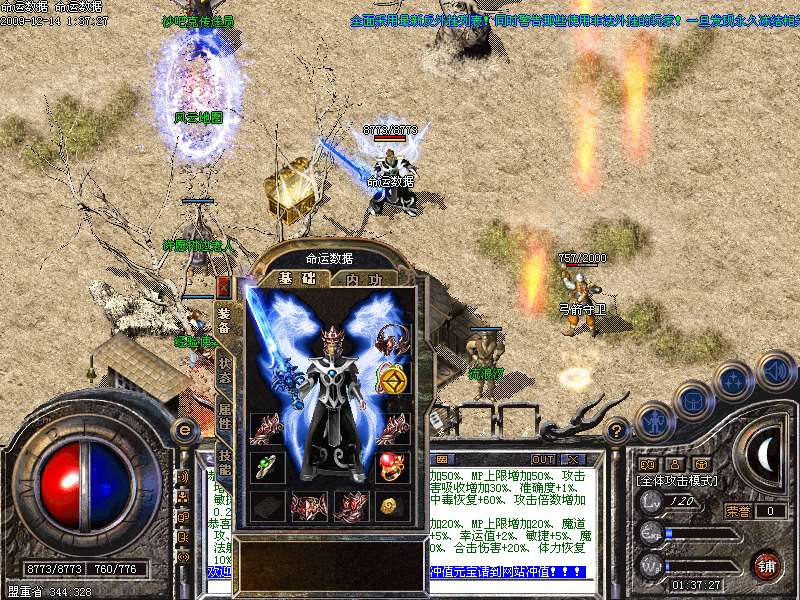Select the red orb ring slot

[x=391, y=466]
